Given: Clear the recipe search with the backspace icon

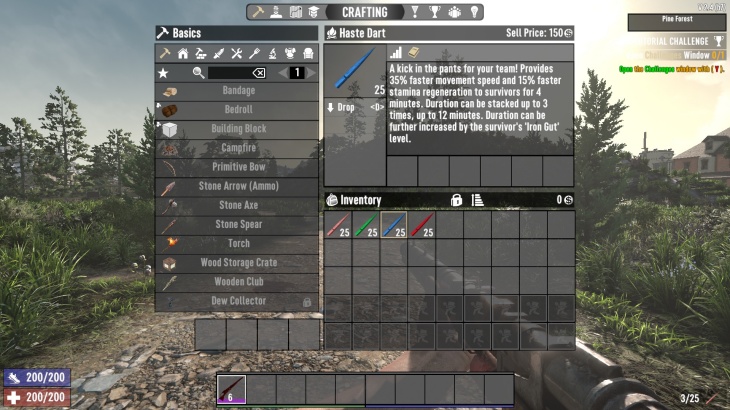Looking at the screenshot, I should click(x=258, y=73).
